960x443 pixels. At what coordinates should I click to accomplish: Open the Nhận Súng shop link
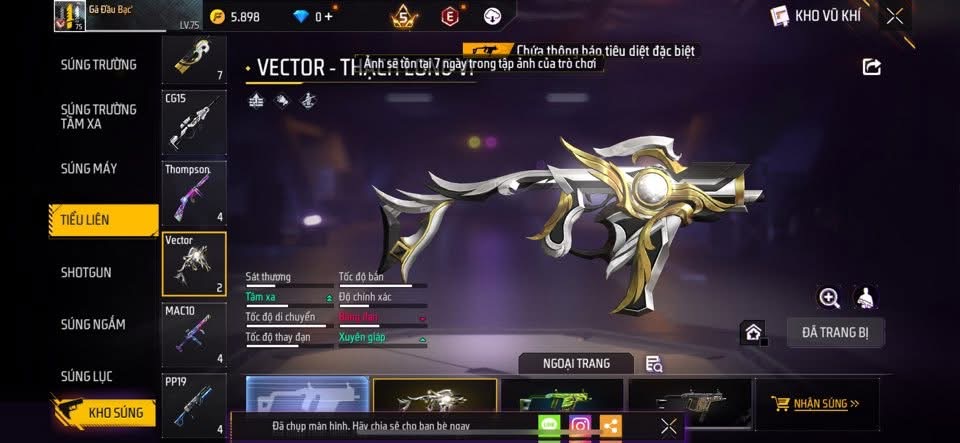(815, 404)
